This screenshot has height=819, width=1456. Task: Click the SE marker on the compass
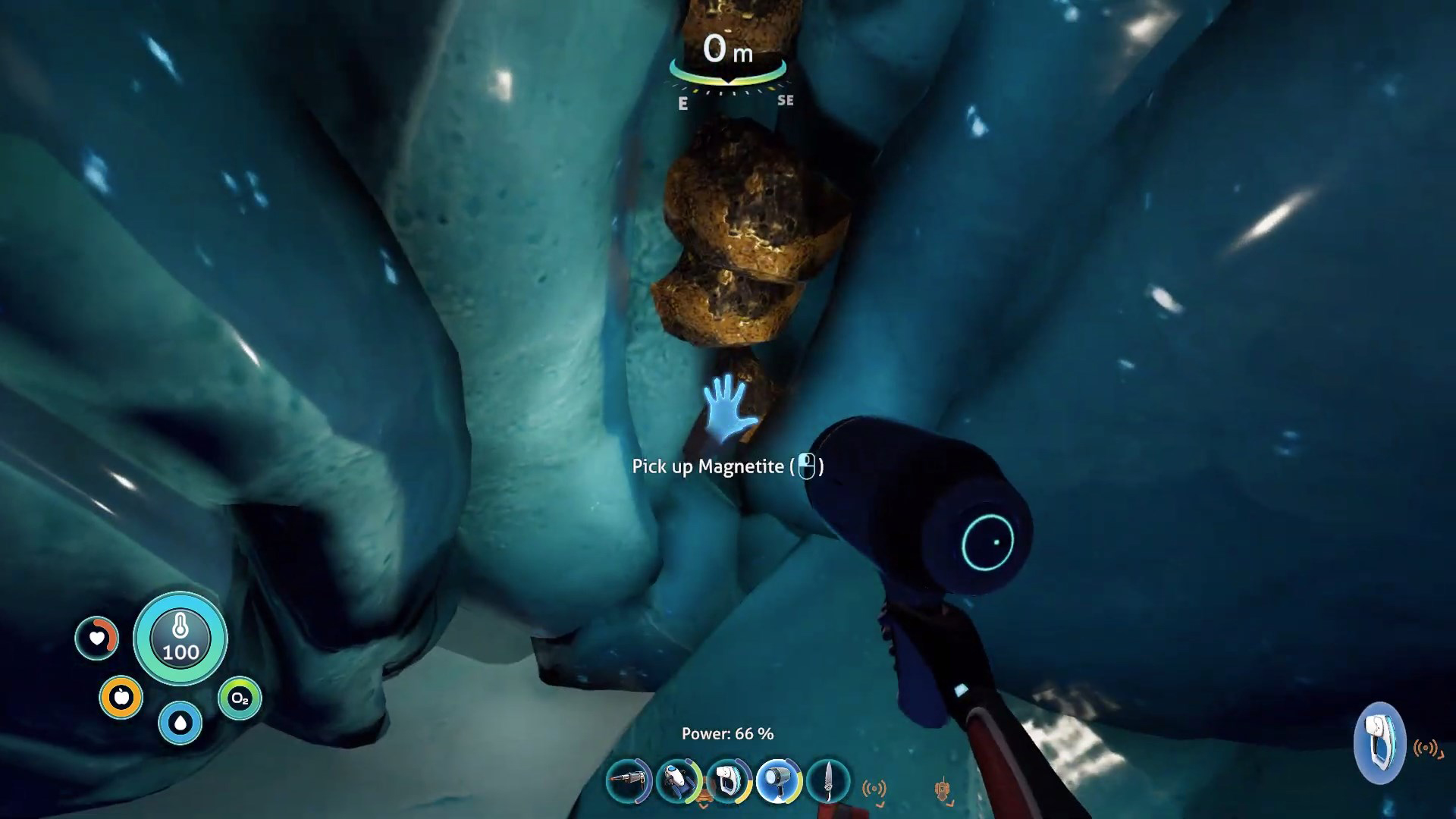(x=784, y=100)
